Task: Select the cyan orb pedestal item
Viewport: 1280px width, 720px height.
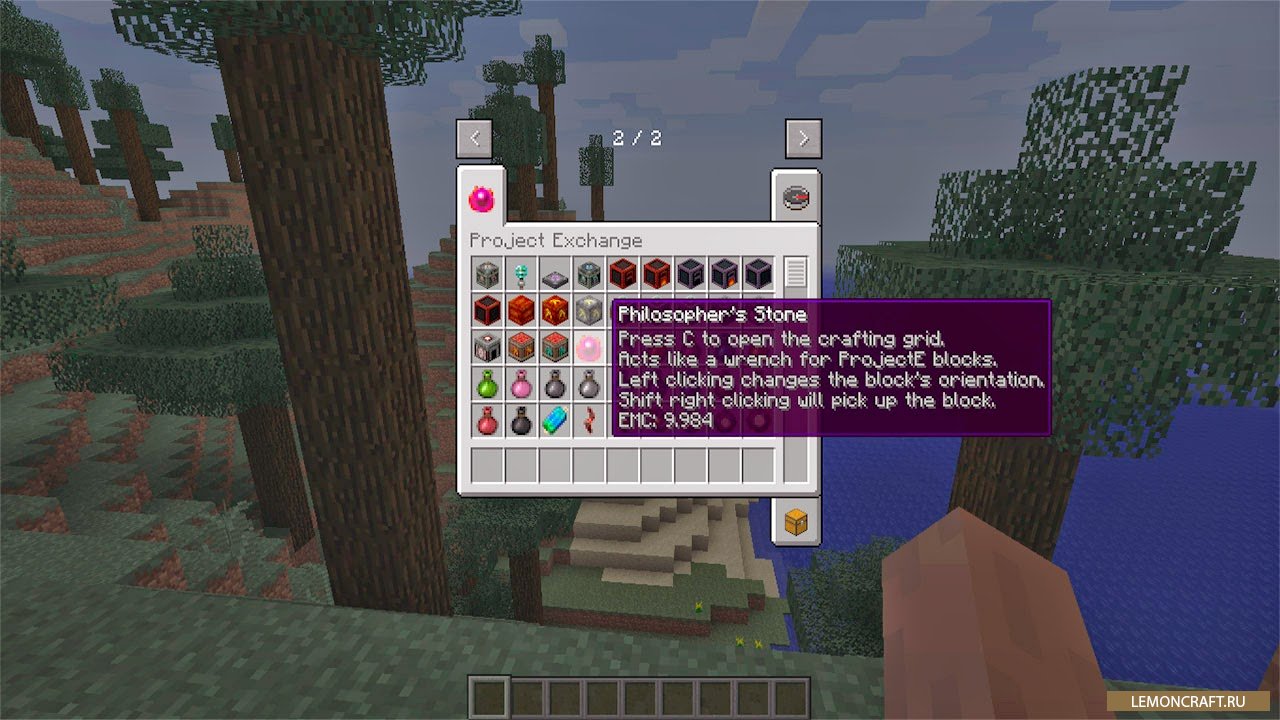Action: click(x=521, y=273)
